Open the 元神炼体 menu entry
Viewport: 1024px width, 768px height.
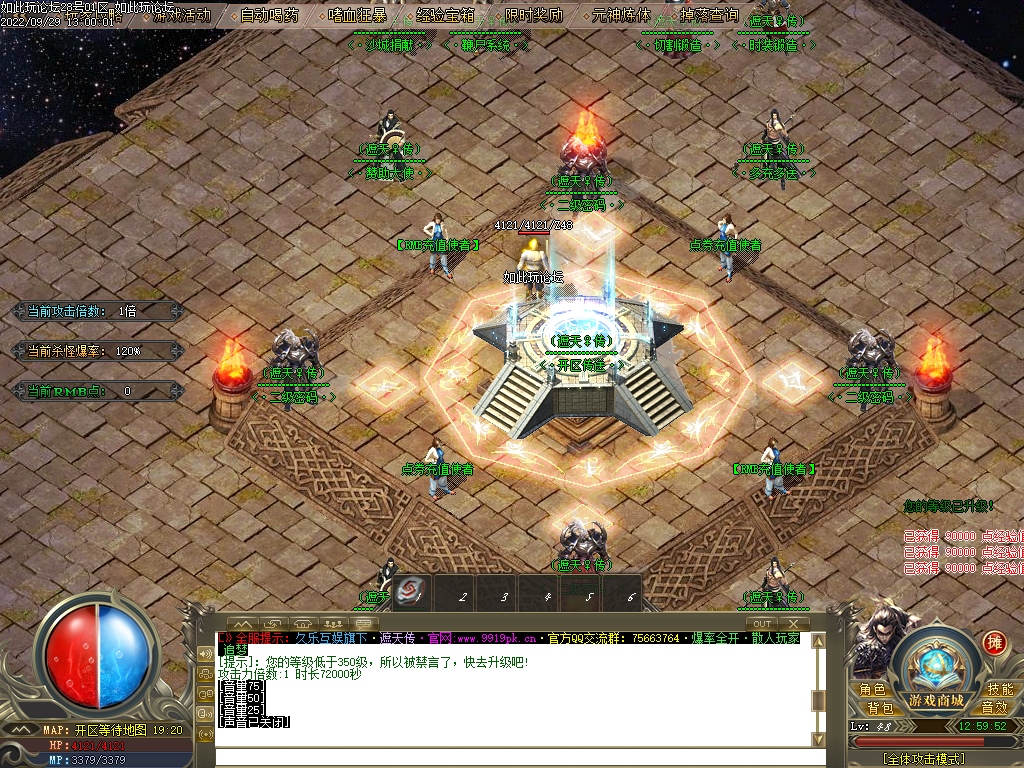(621, 15)
